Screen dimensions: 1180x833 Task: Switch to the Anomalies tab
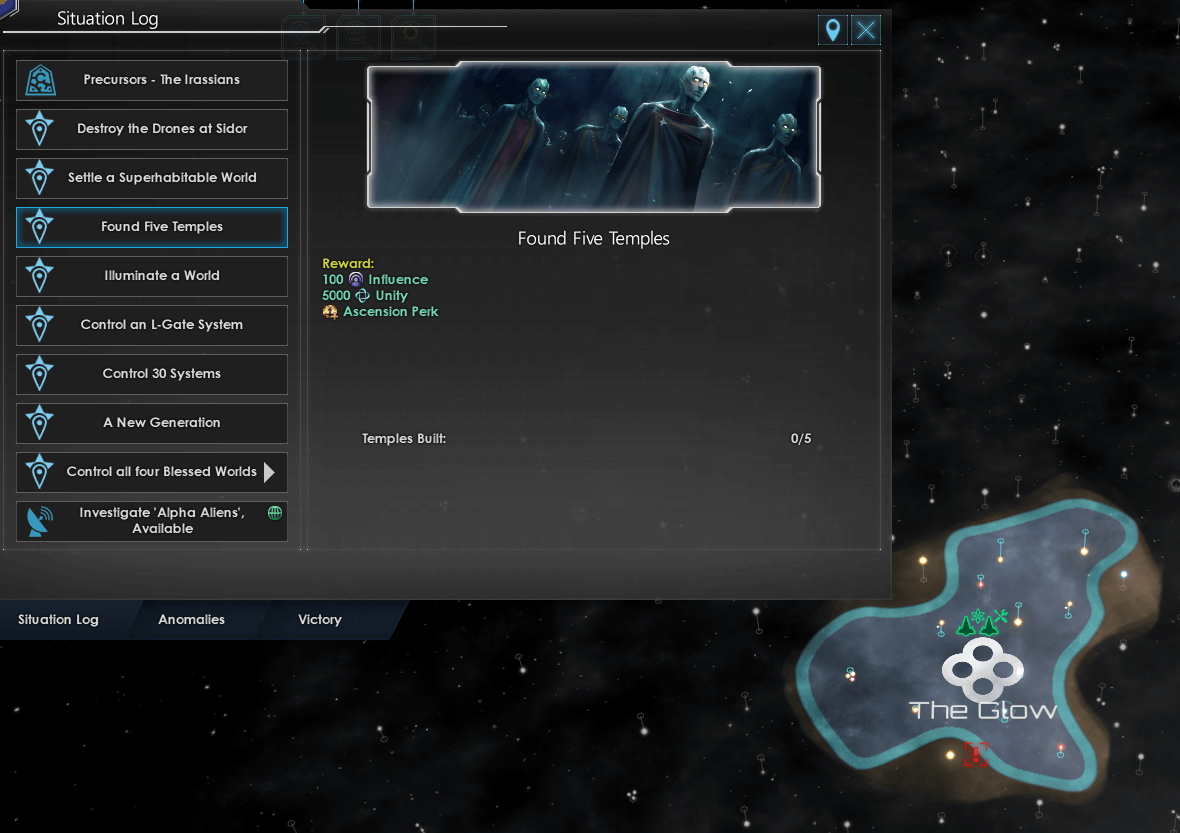tap(191, 620)
